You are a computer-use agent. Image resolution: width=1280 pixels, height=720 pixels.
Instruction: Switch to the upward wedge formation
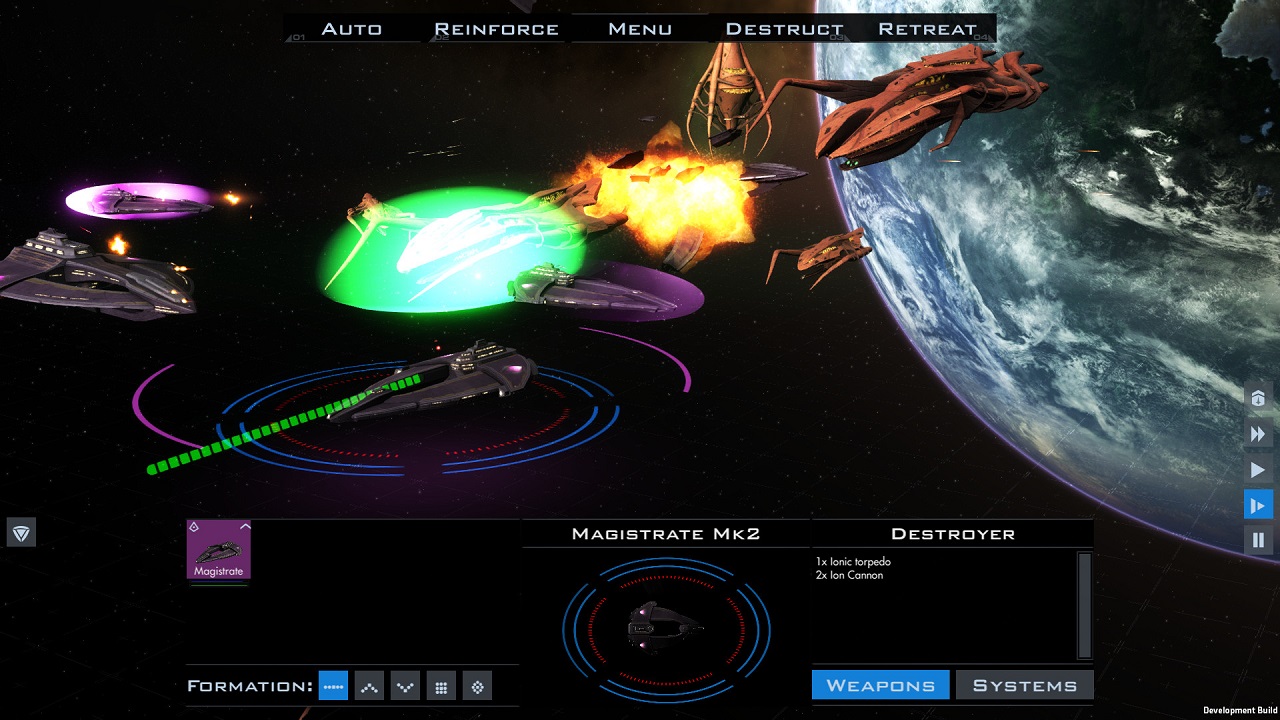369,686
